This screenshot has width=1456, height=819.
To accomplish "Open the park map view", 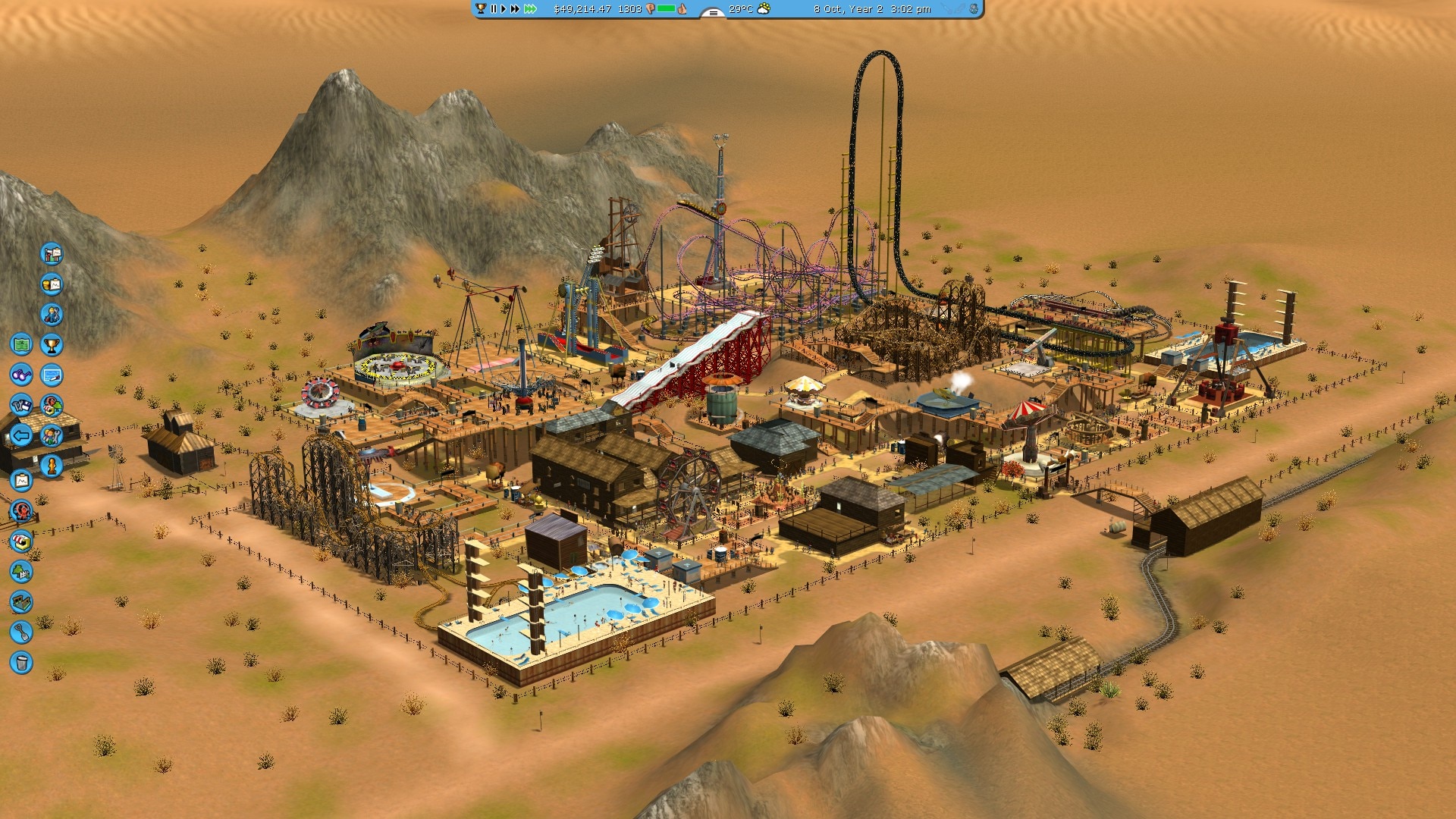I will 21,345.
